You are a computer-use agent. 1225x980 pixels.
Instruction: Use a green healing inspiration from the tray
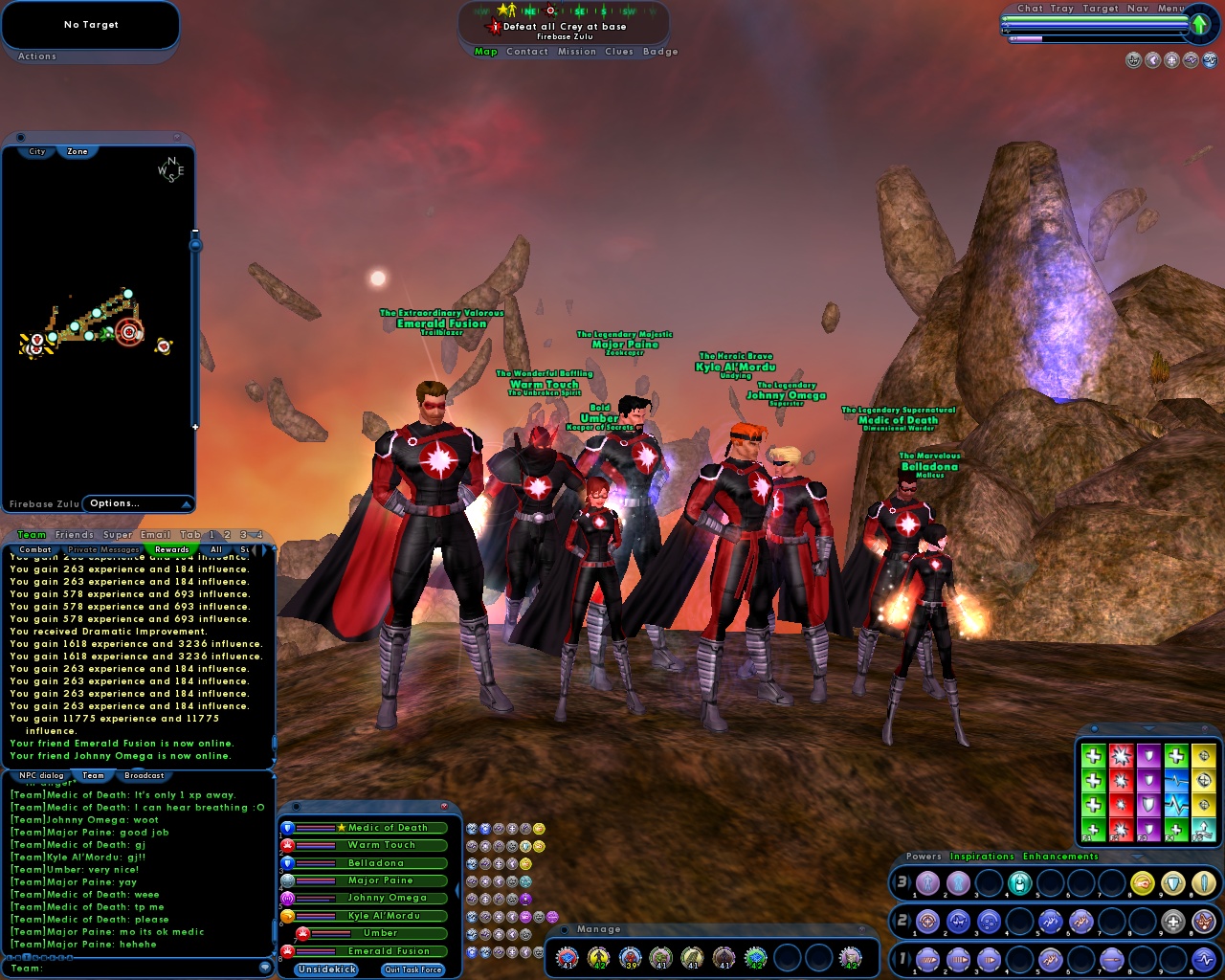(1093, 755)
